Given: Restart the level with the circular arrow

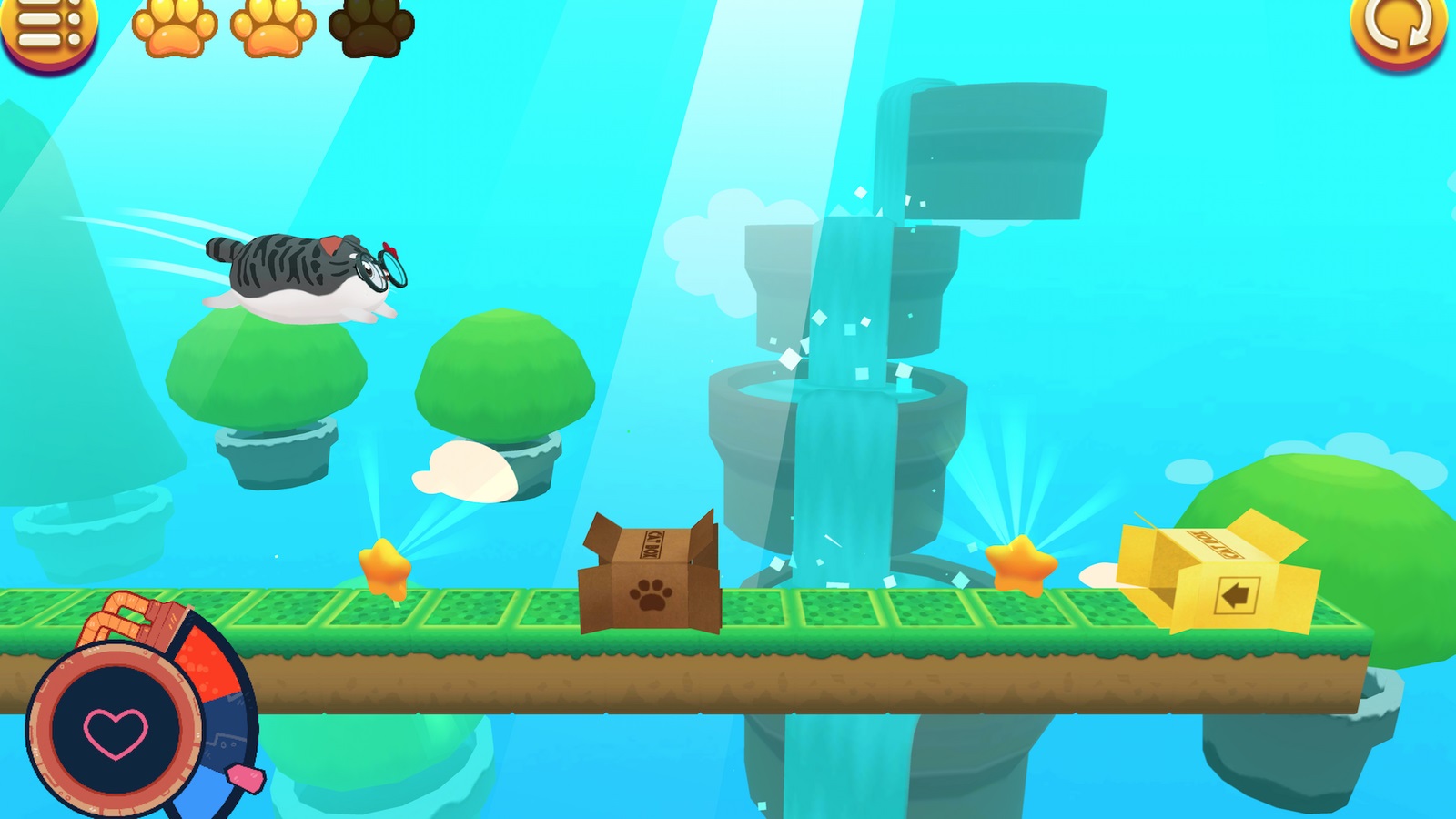Looking at the screenshot, I should click(1400, 27).
